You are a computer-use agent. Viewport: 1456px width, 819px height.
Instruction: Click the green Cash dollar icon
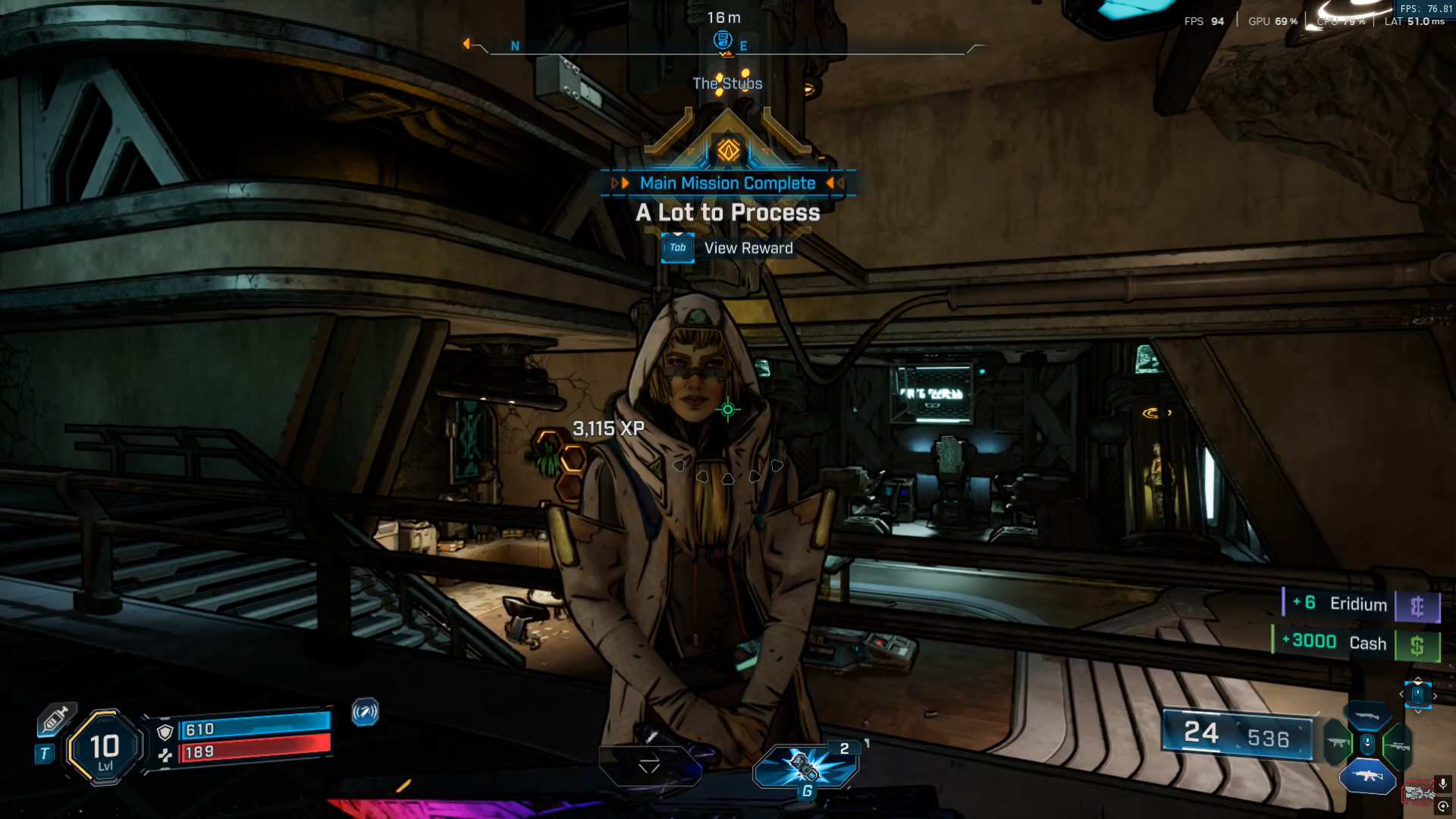pyautogui.click(x=1417, y=645)
